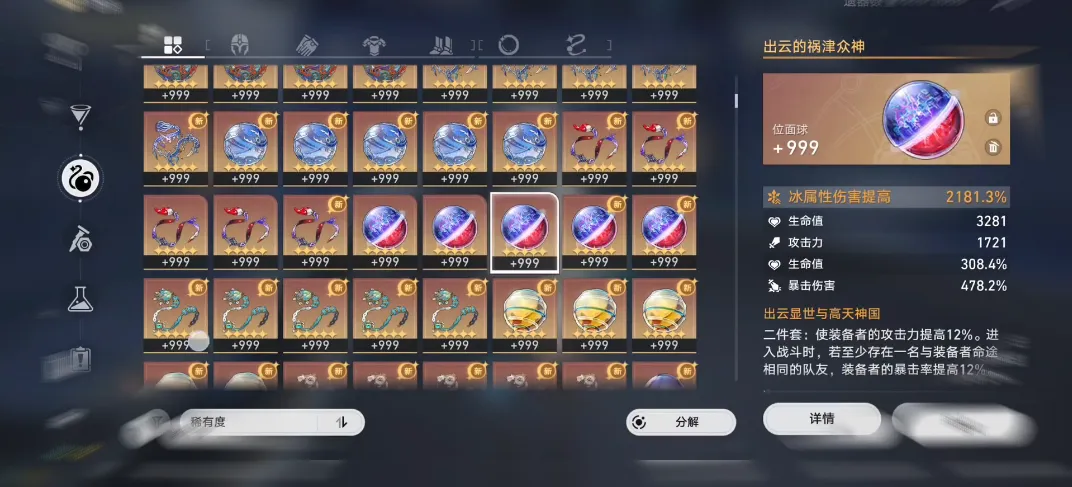1072x487 pixels.
Task: Select the highlighted red-blue planar sphere
Action: coord(524,231)
